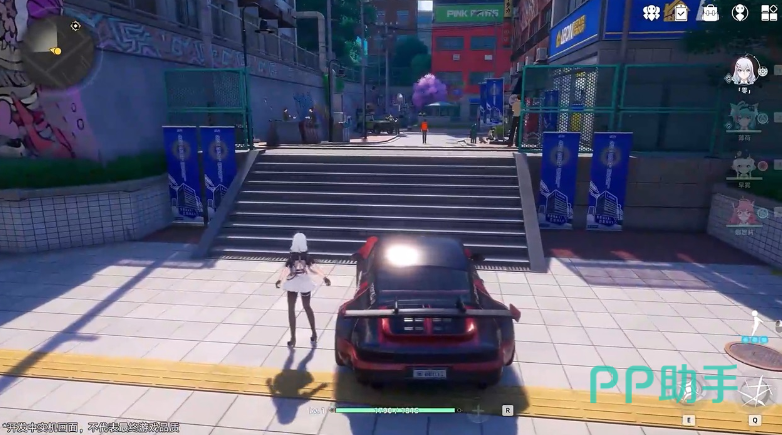Select the white-haired party member portrait
The height and width of the screenshot is (435, 782).
coord(744,70)
